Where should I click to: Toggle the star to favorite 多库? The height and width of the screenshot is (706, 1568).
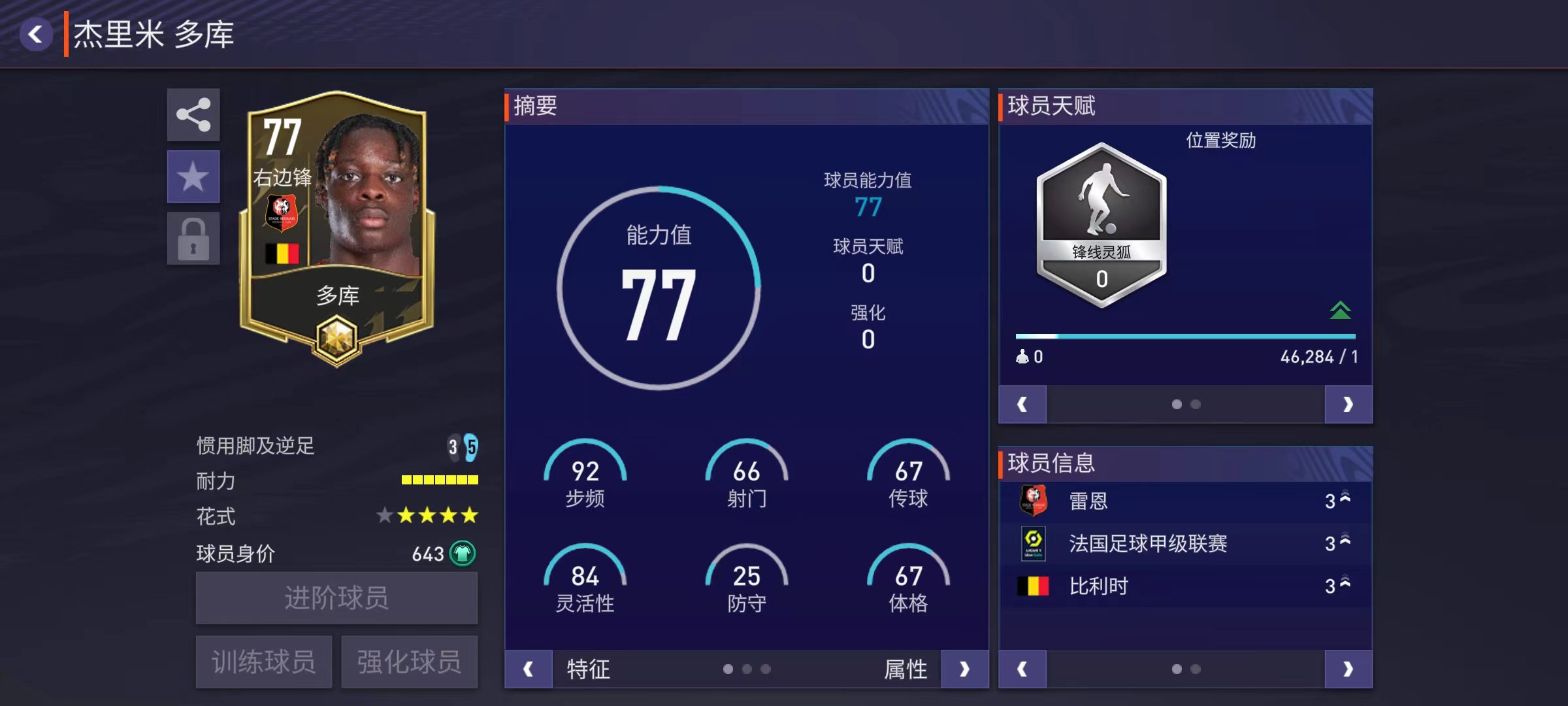193,175
